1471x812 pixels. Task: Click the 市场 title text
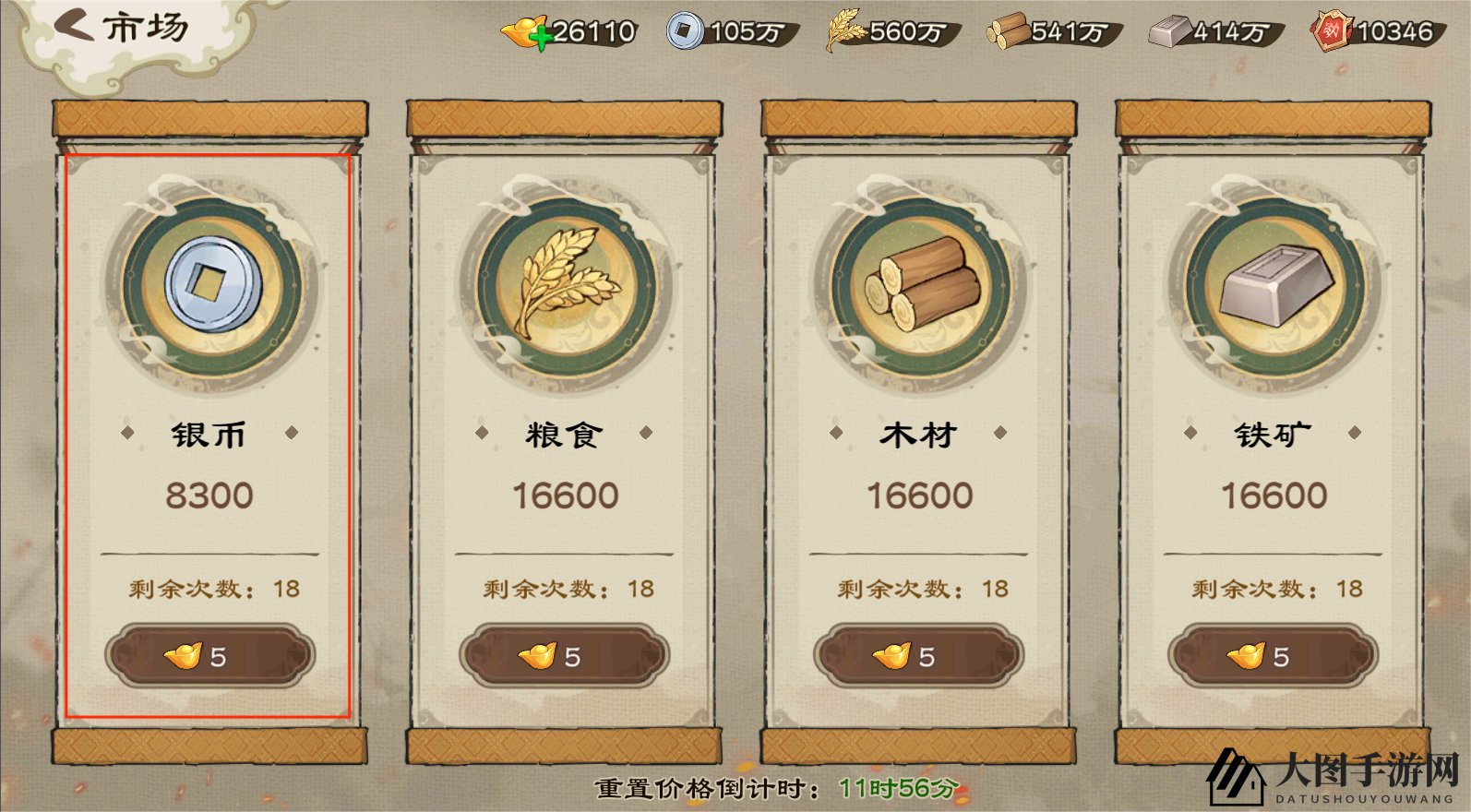(145, 26)
